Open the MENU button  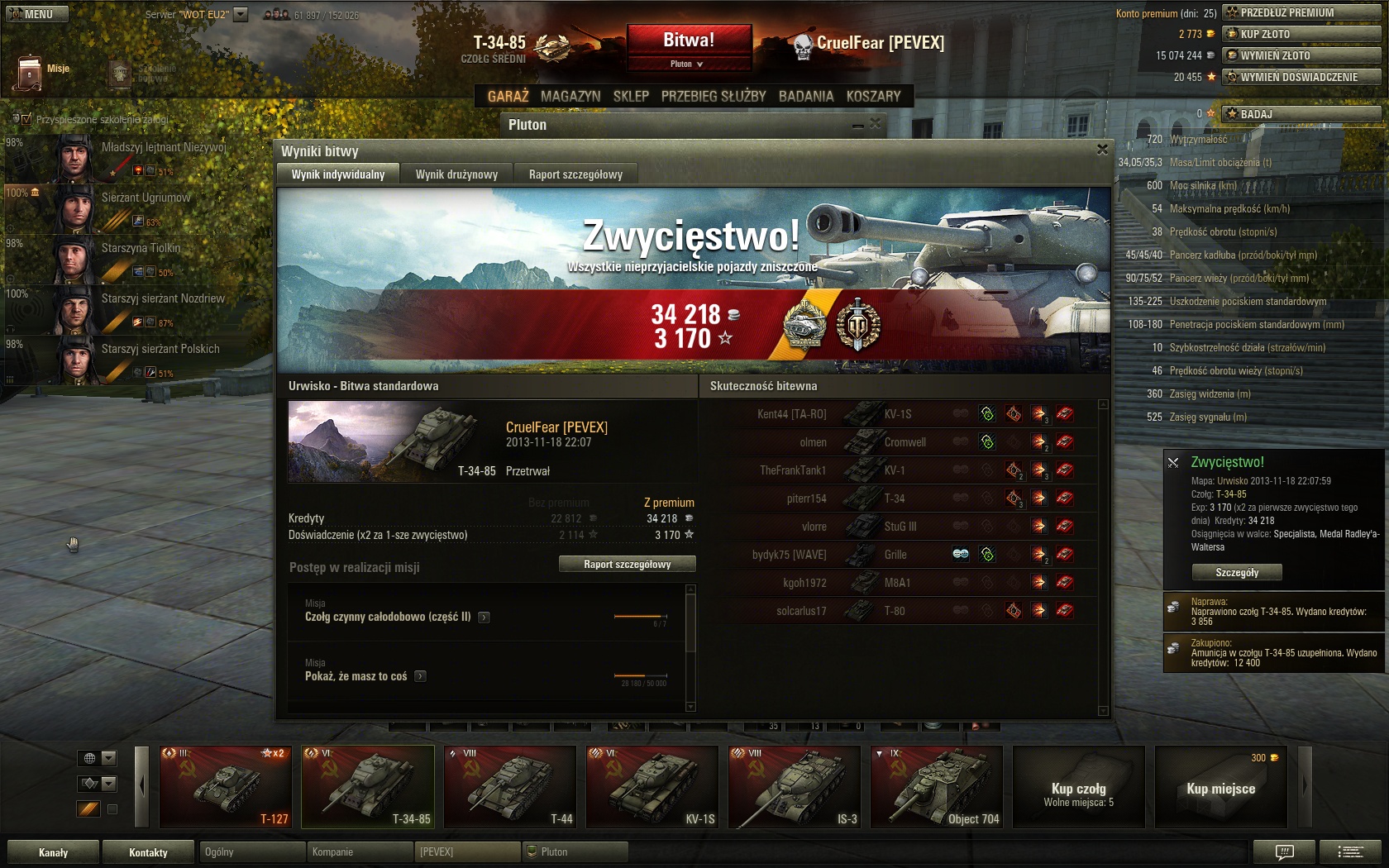pyautogui.click(x=36, y=14)
